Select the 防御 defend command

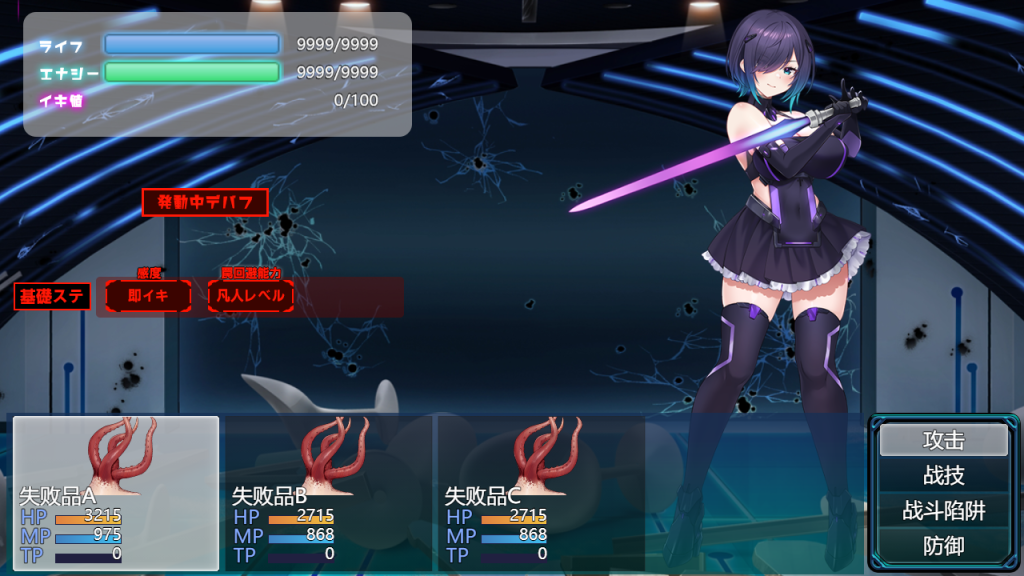tap(943, 546)
